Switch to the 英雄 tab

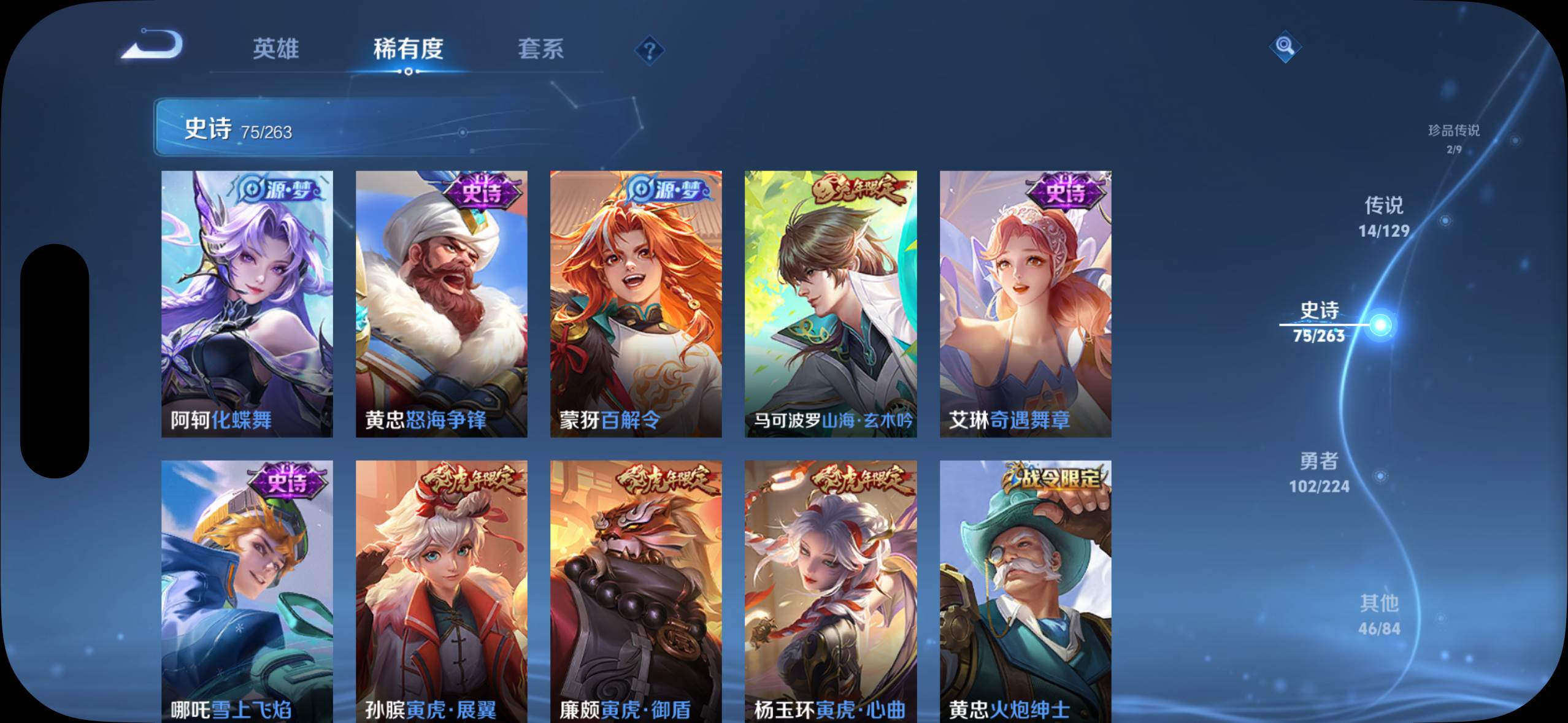click(276, 51)
